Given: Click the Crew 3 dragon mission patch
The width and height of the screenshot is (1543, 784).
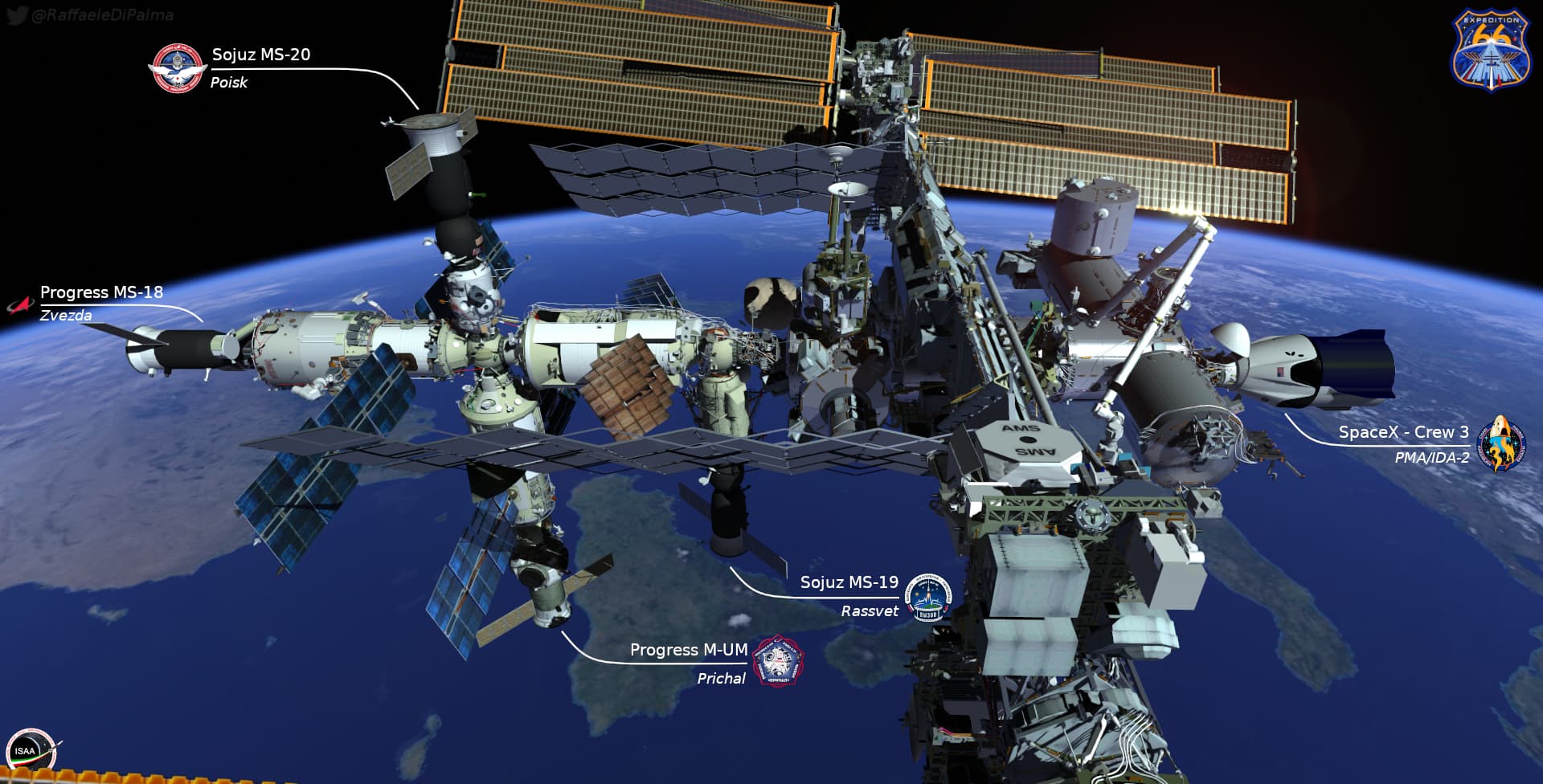Looking at the screenshot, I should tap(1500, 444).
